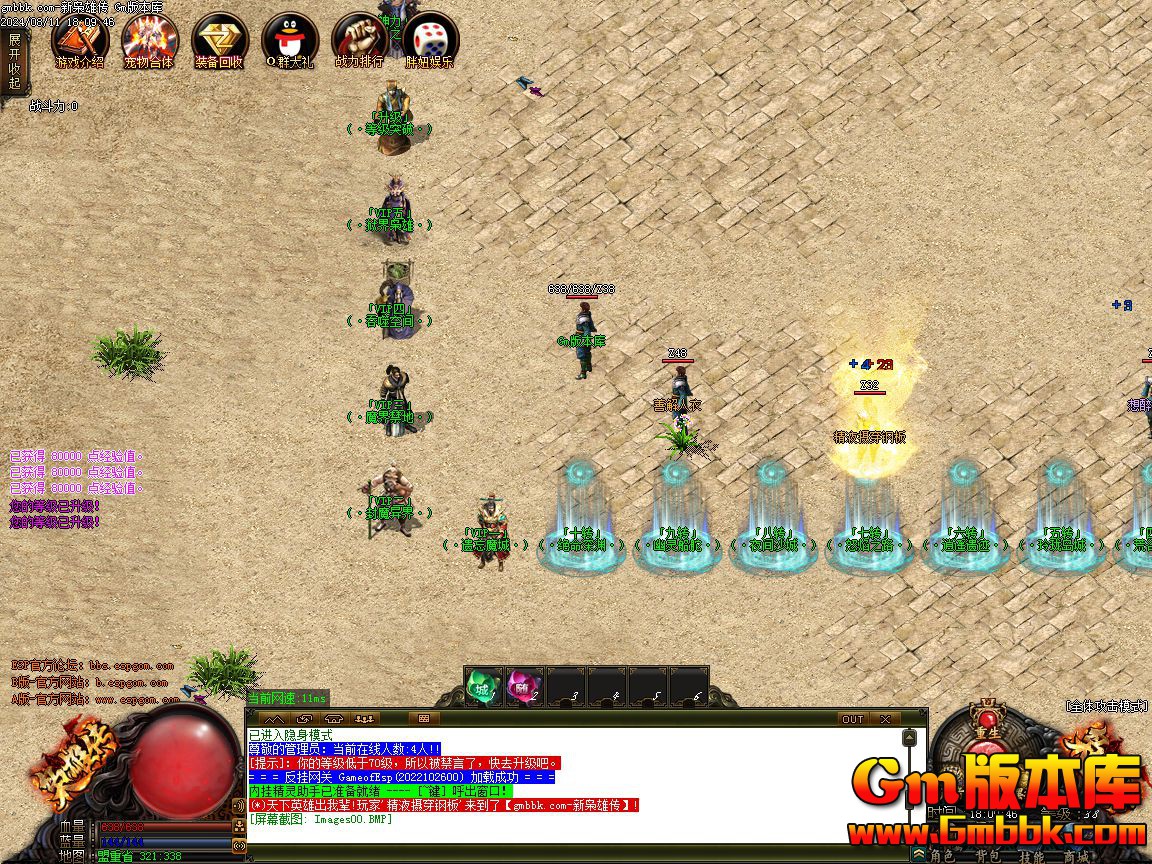The width and height of the screenshot is (1152, 864).
Task: Click the chat panel keyboard grid icon
Action: click(x=423, y=719)
